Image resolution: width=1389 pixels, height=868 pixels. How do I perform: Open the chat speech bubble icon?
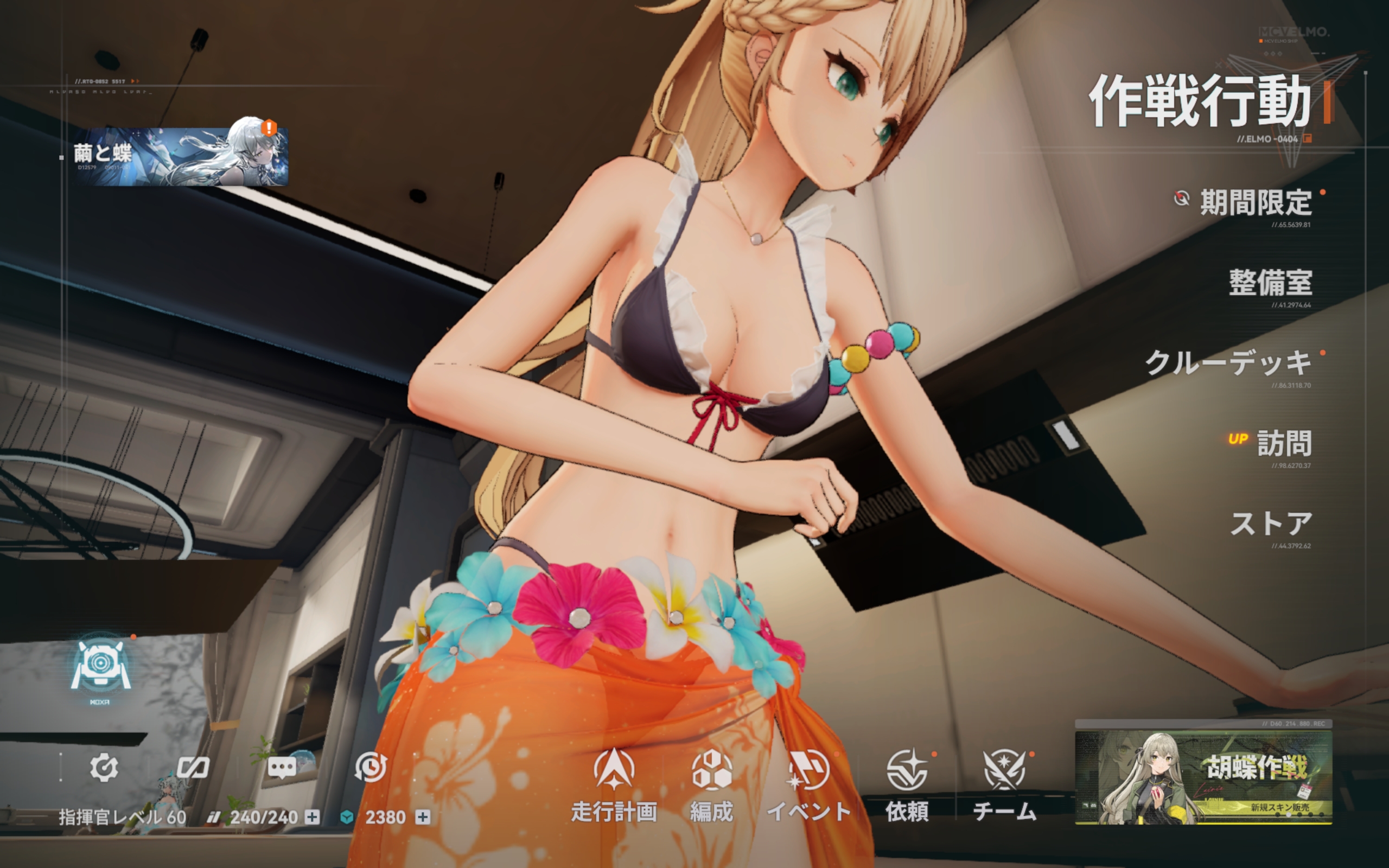(x=282, y=768)
